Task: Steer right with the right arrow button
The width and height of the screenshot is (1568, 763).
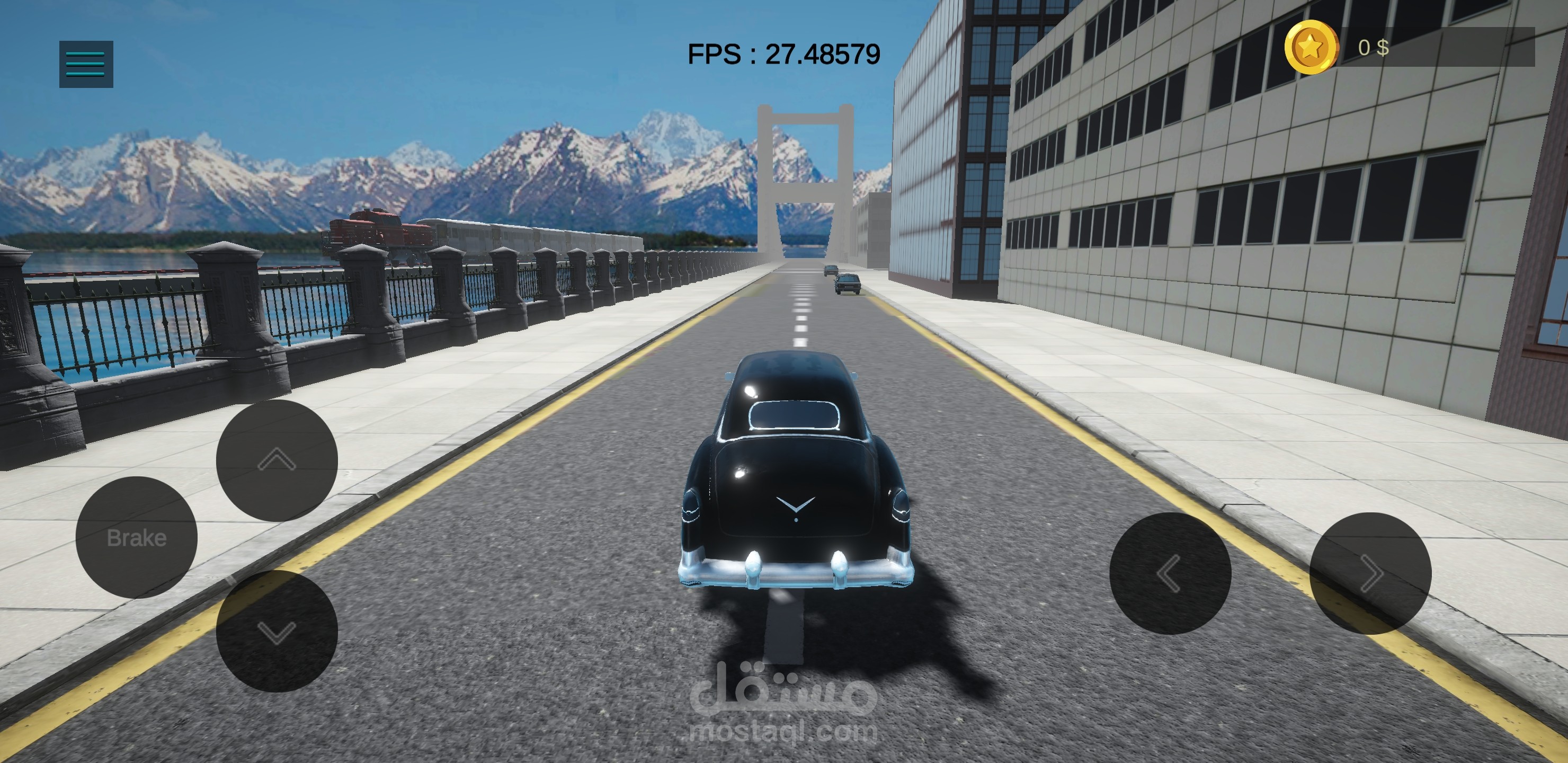Action: [x=1369, y=573]
